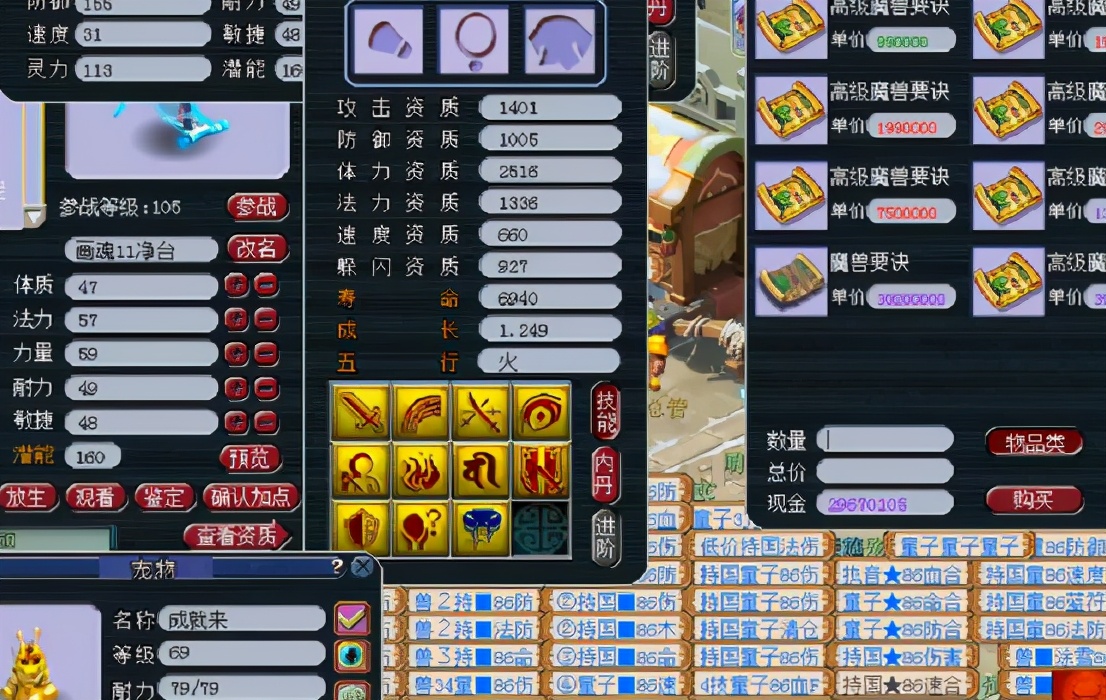This screenshot has height=700, width=1106.
Task: Open the 预览 preview
Action: pos(249,458)
